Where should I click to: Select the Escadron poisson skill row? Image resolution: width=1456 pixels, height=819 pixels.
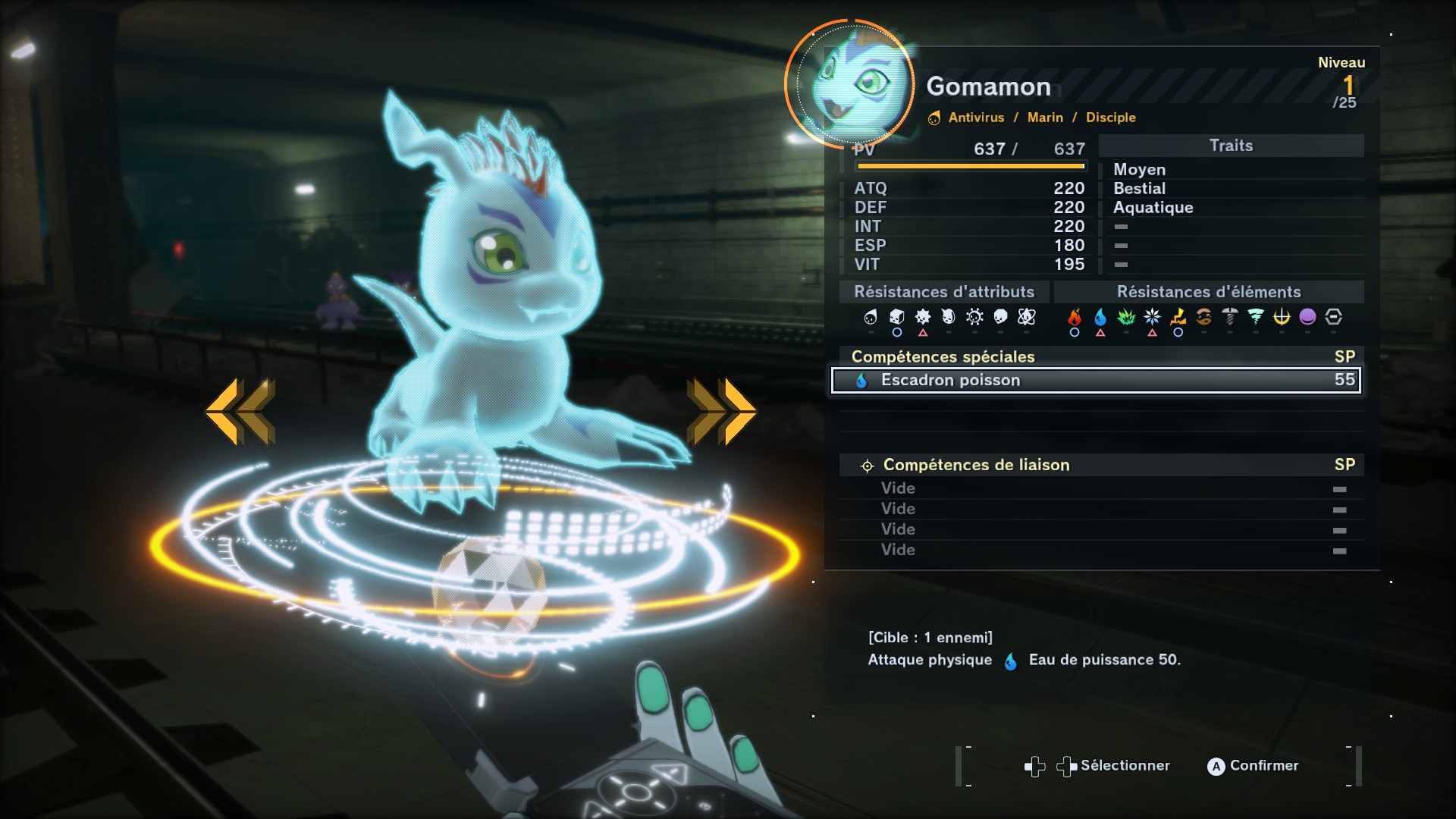1096,380
